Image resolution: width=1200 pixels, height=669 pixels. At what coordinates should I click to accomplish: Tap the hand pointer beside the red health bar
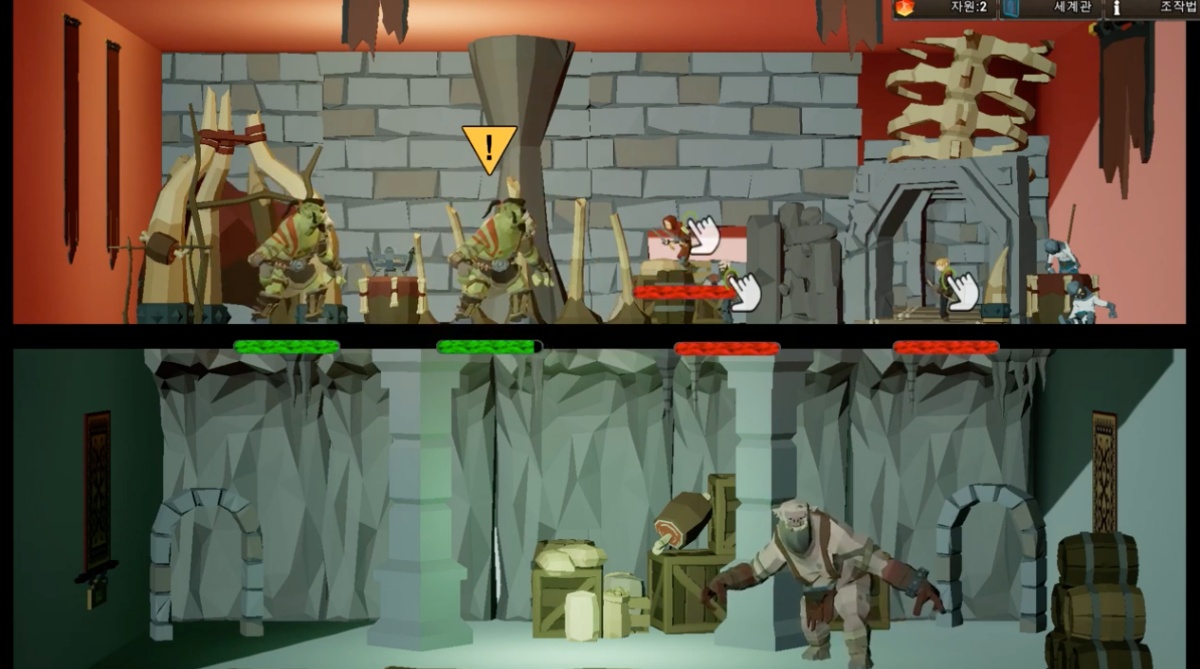(x=743, y=292)
